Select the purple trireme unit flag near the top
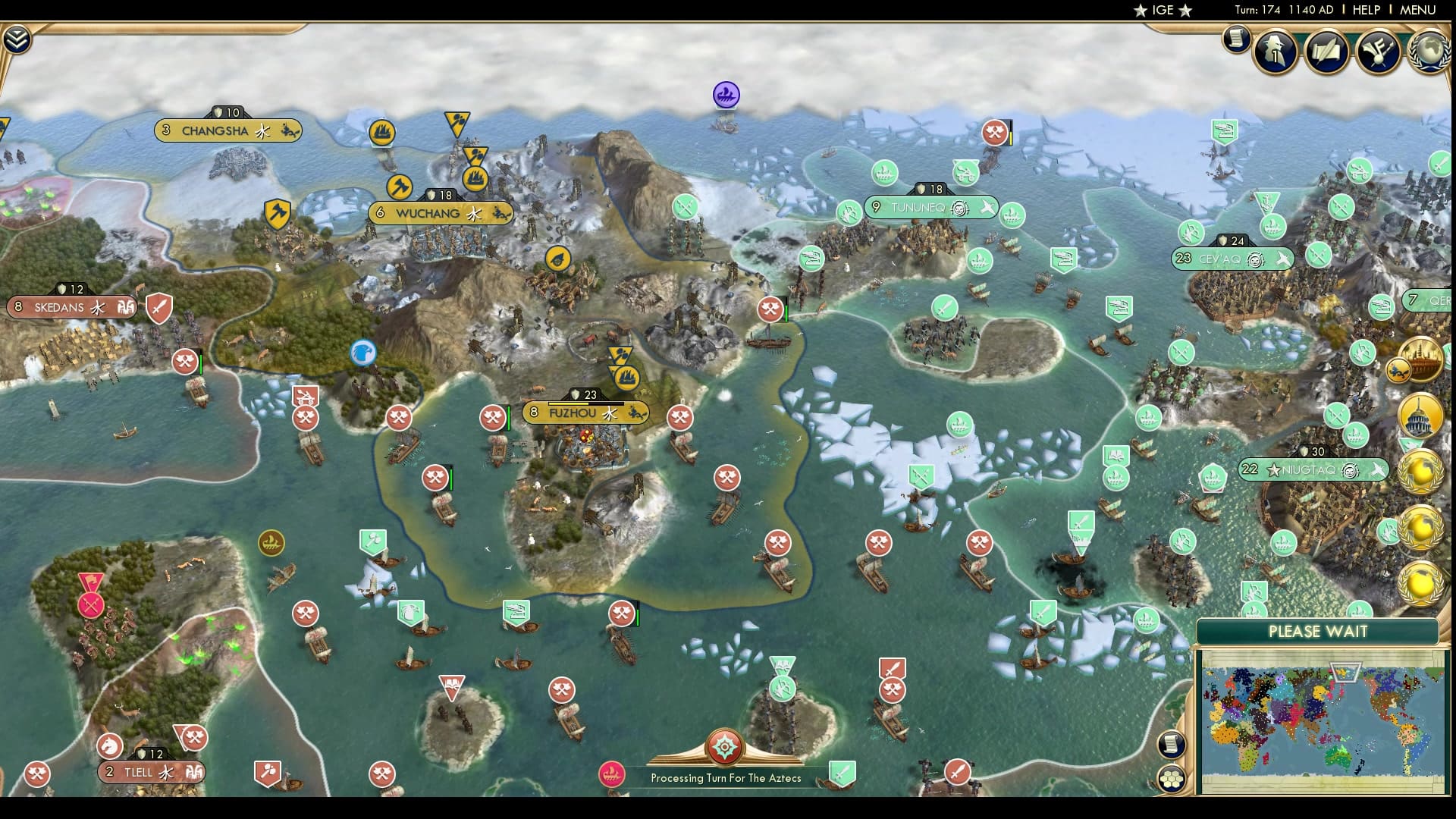Image resolution: width=1456 pixels, height=819 pixels. [725, 93]
